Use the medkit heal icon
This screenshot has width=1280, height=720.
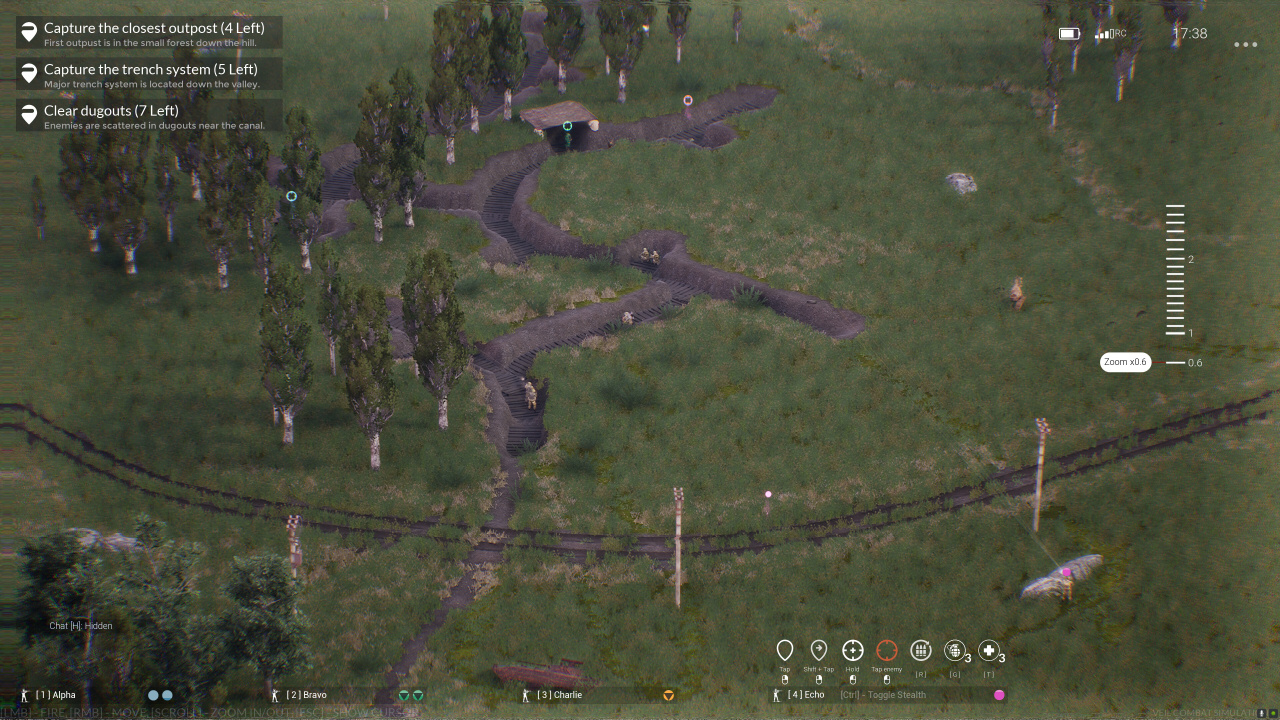click(989, 651)
